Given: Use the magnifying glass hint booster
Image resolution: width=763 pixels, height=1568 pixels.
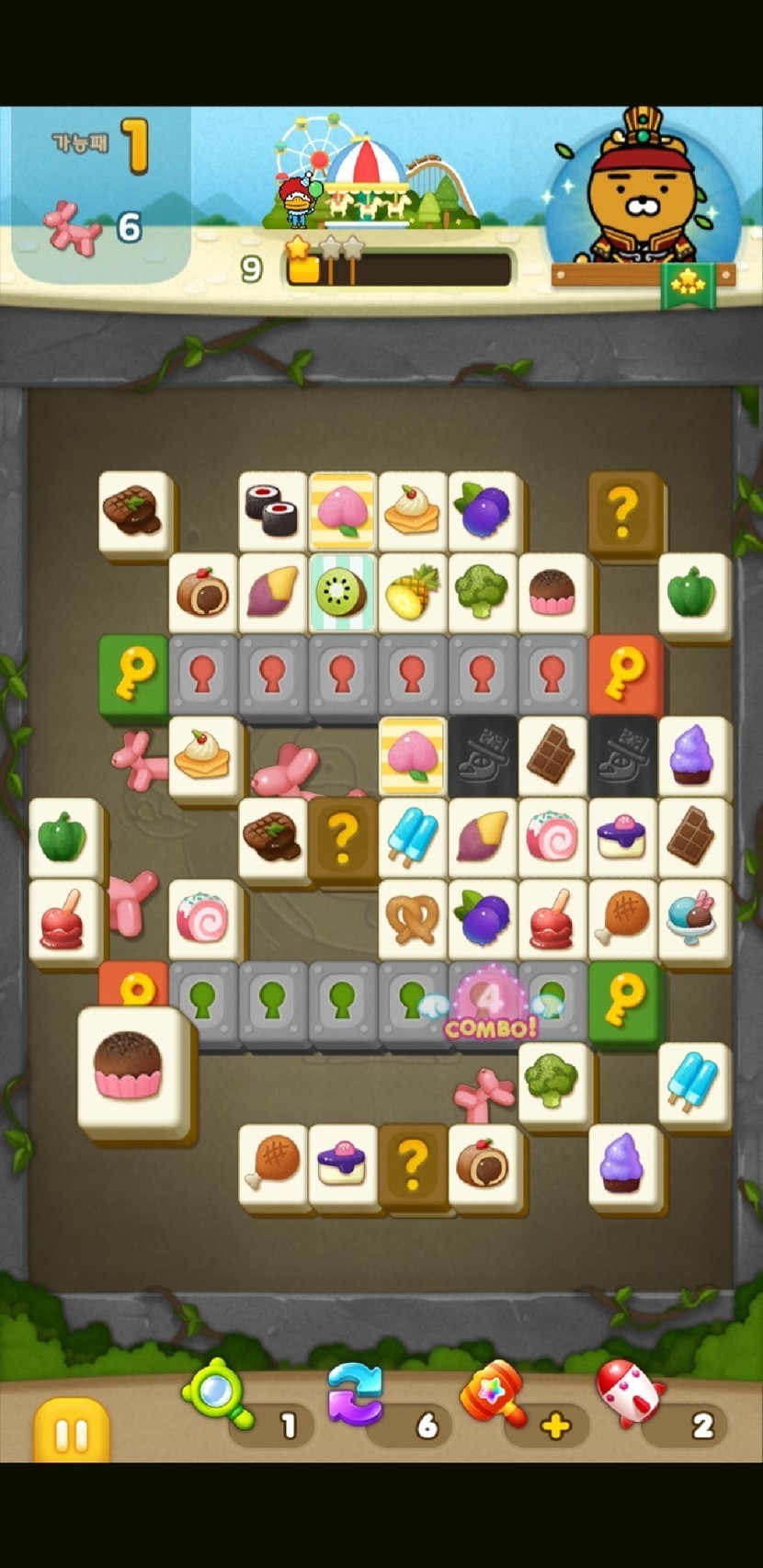Looking at the screenshot, I should point(219,1393).
